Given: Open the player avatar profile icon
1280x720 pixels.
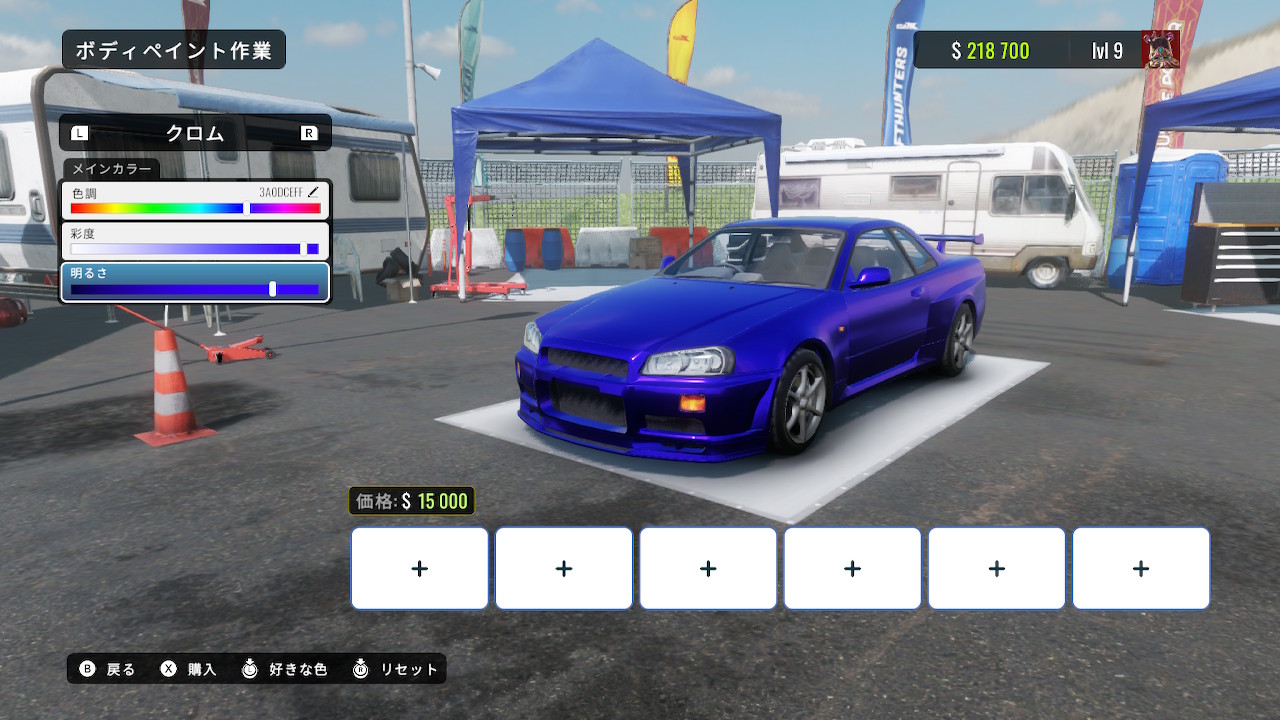Looking at the screenshot, I should (x=1161, y=49).
